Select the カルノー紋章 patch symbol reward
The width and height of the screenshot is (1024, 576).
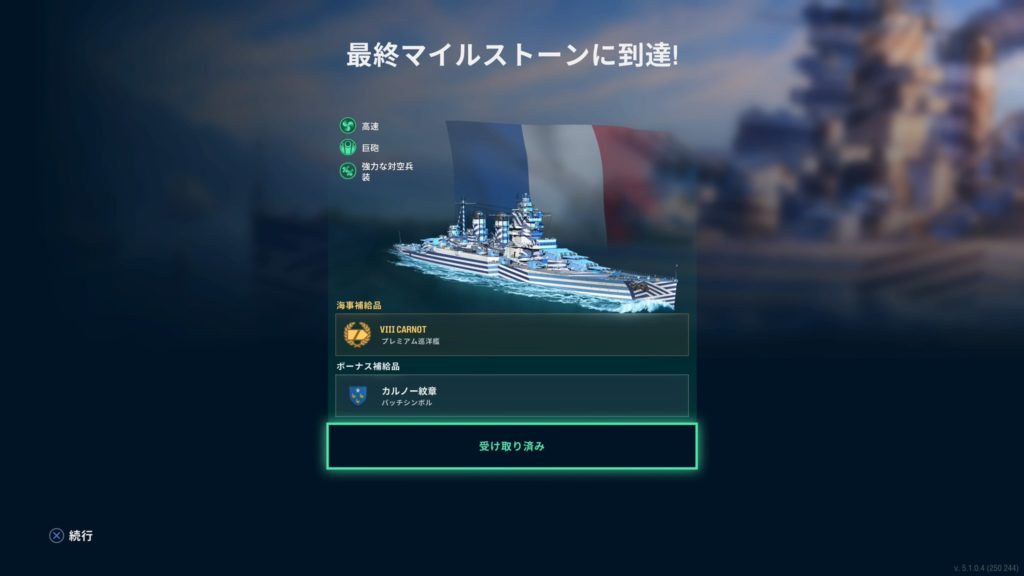pos(511,395)
